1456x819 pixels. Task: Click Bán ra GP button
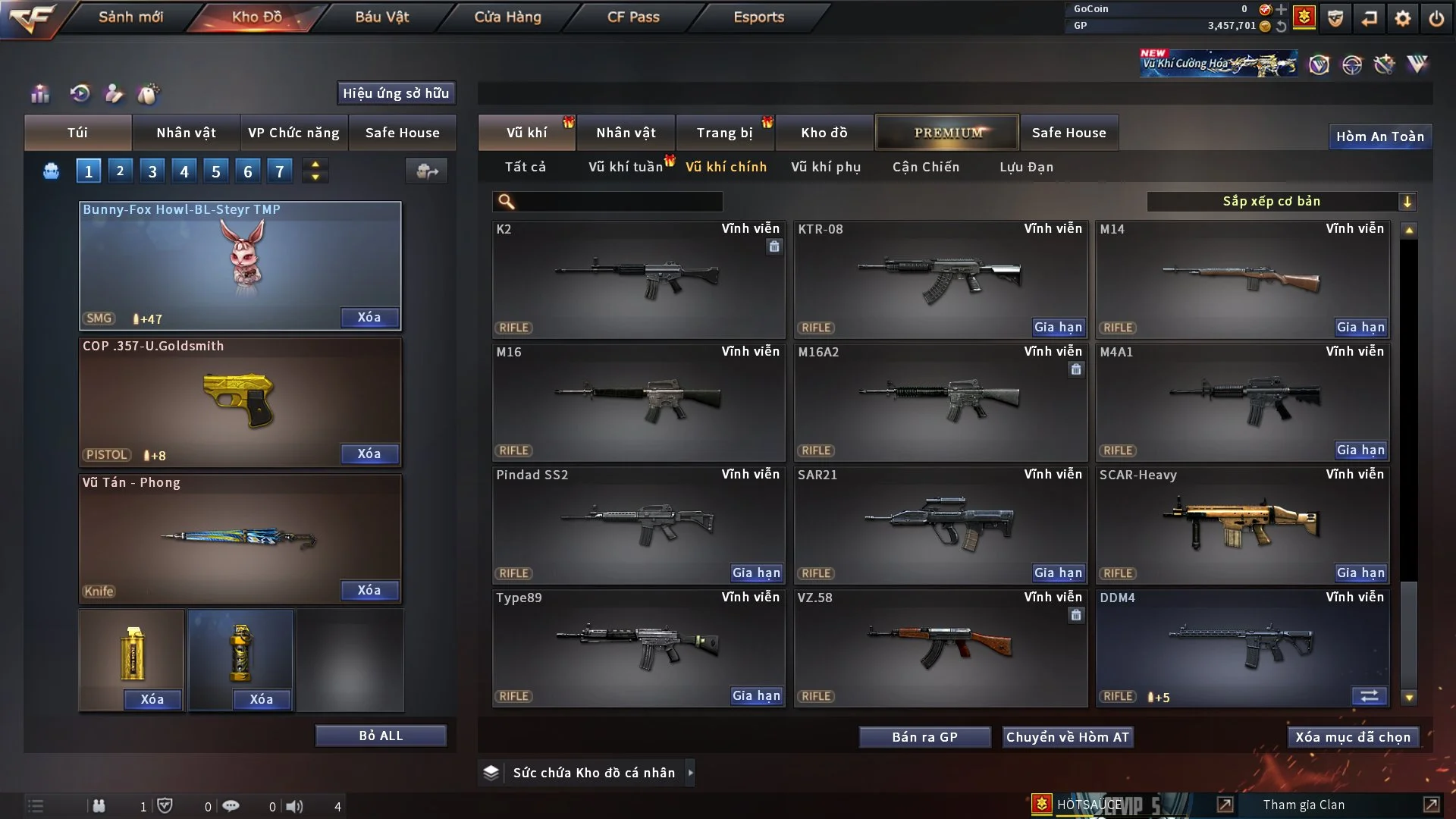point(924,737)
